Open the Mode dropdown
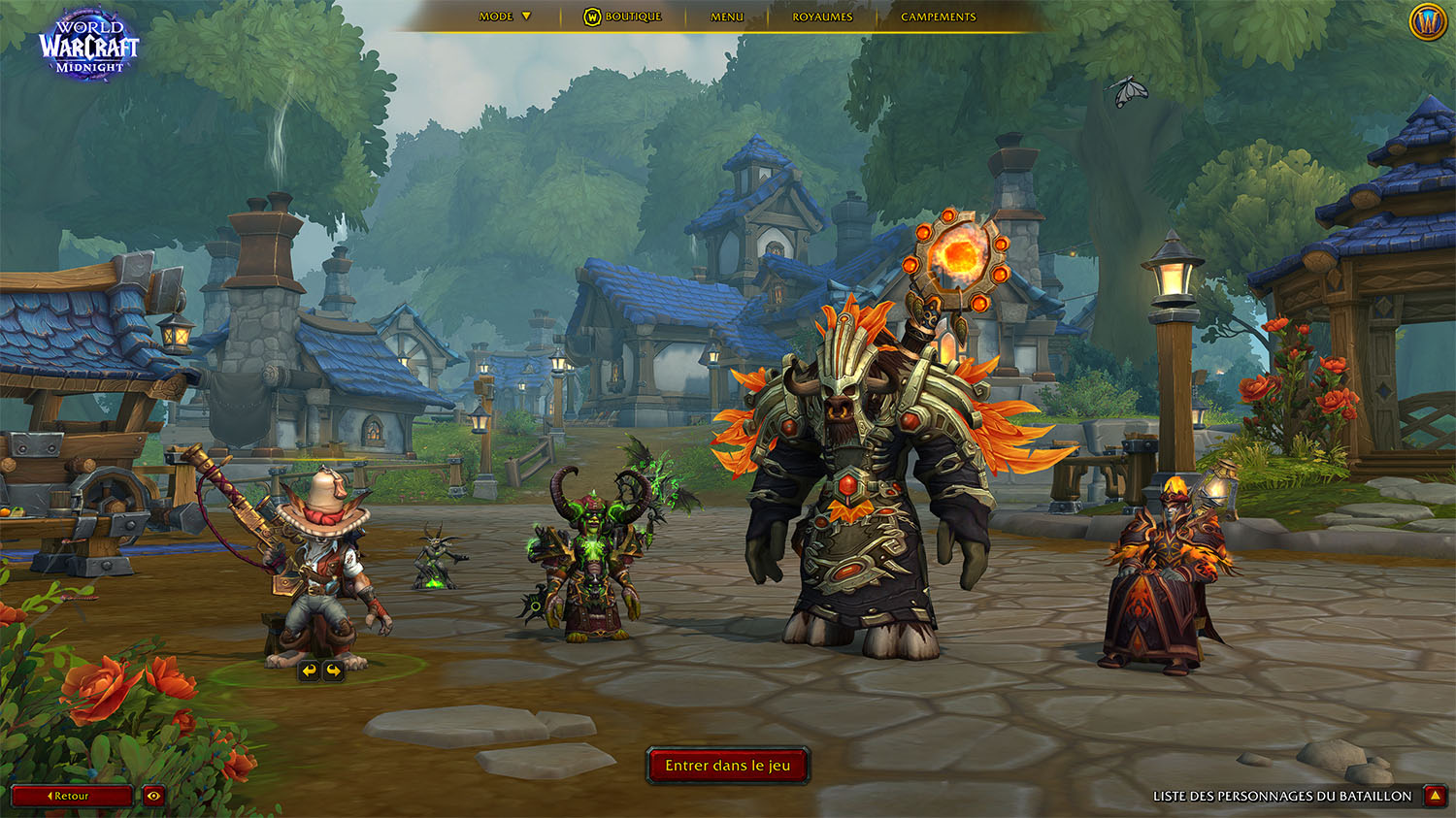The width and height of the screenshot is (1456, 818). [x=506, y=16]
